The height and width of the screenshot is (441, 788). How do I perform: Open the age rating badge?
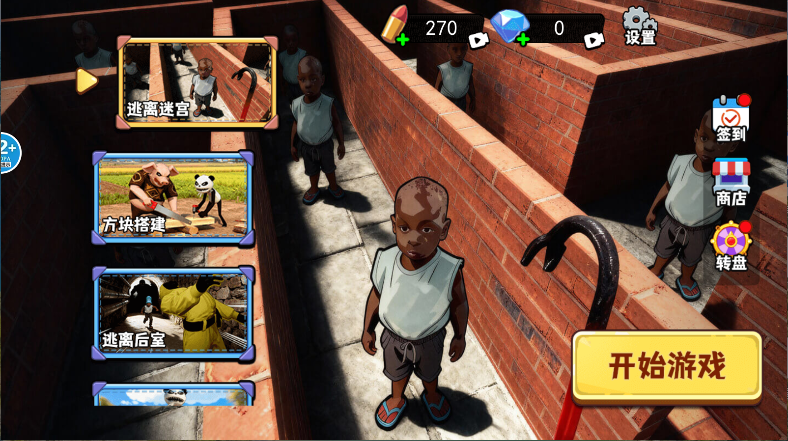pyautogui.click(x=8, y=152)
